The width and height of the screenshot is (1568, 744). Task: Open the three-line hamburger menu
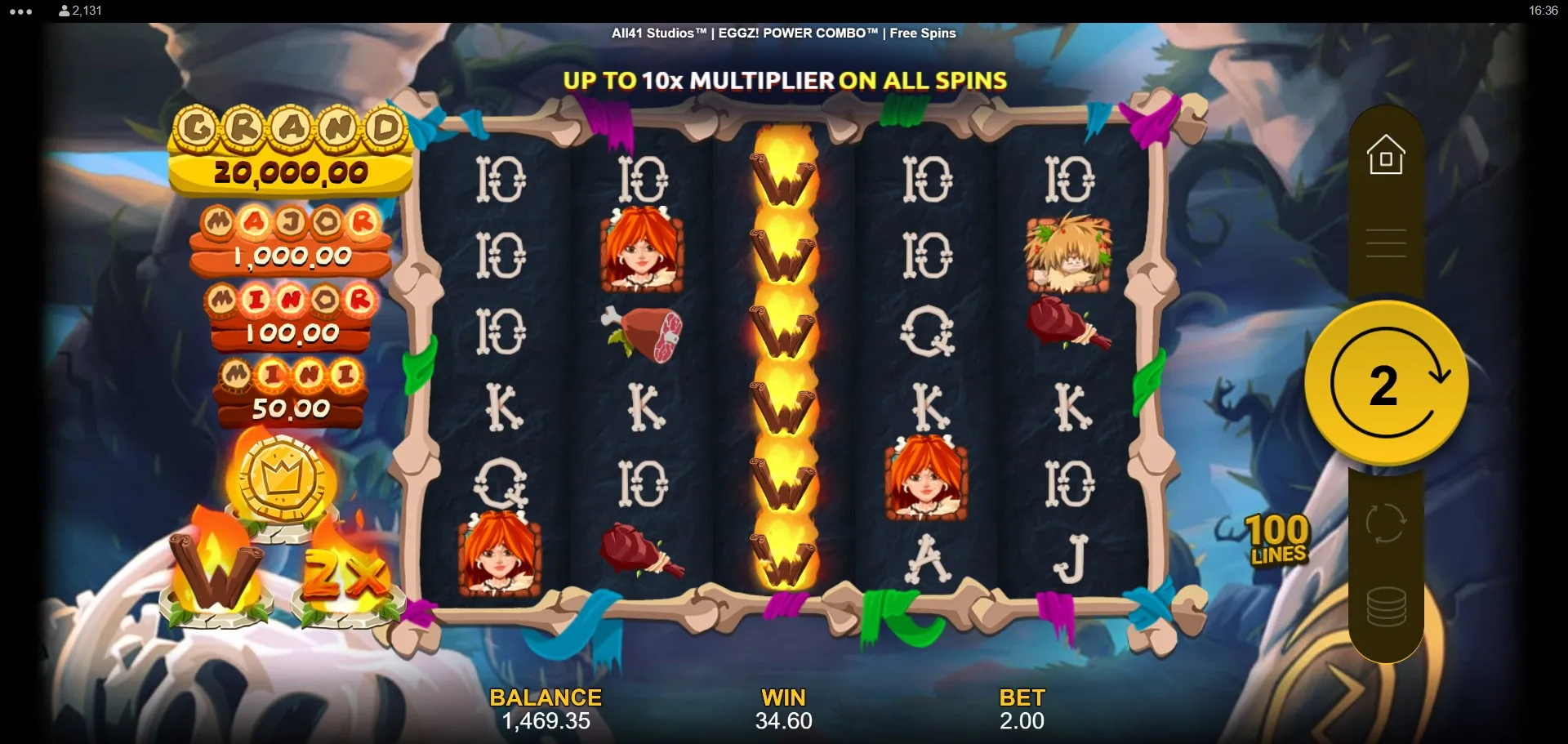[x=1386, y=243]
